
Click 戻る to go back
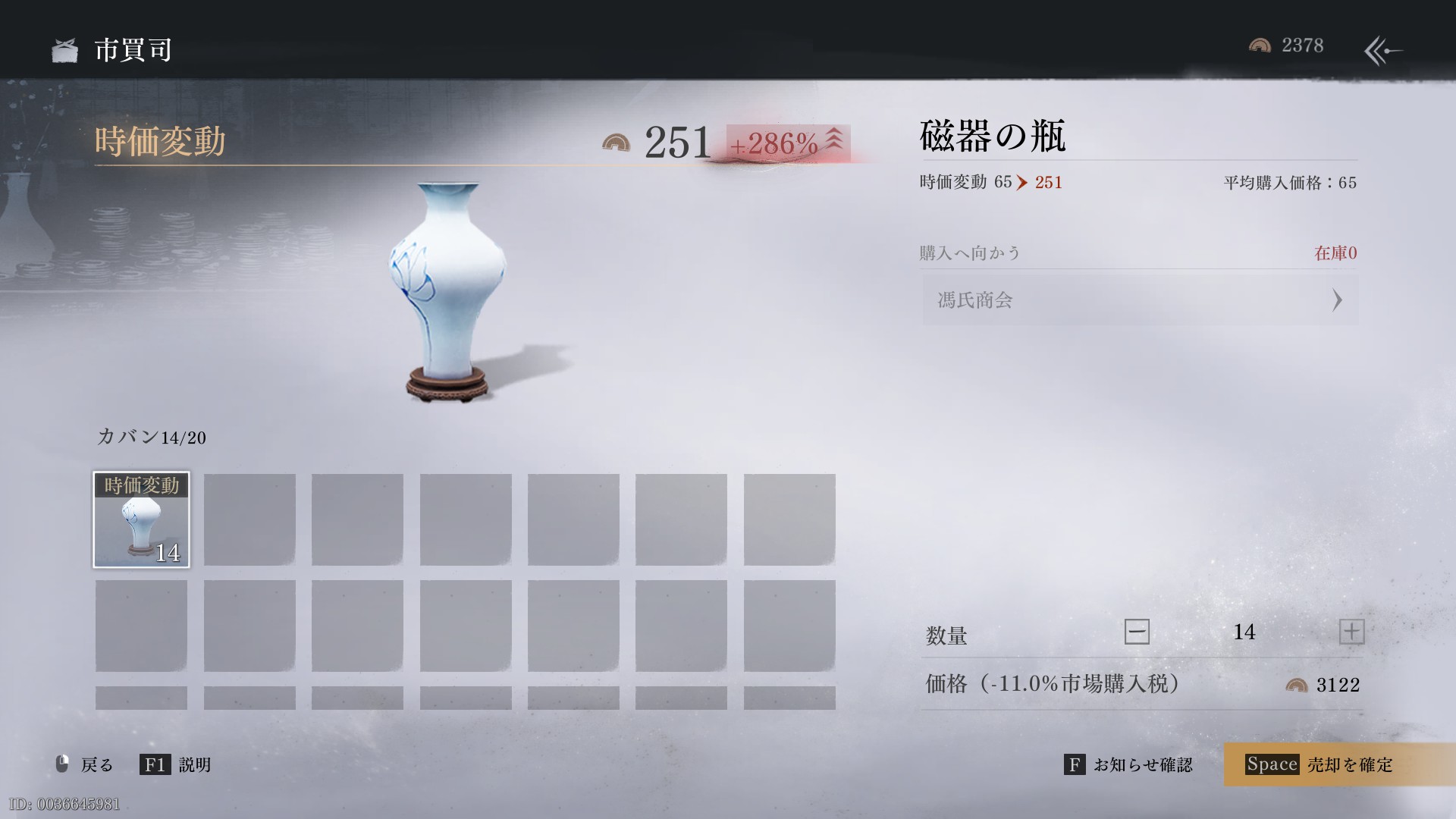click(85, 764)
